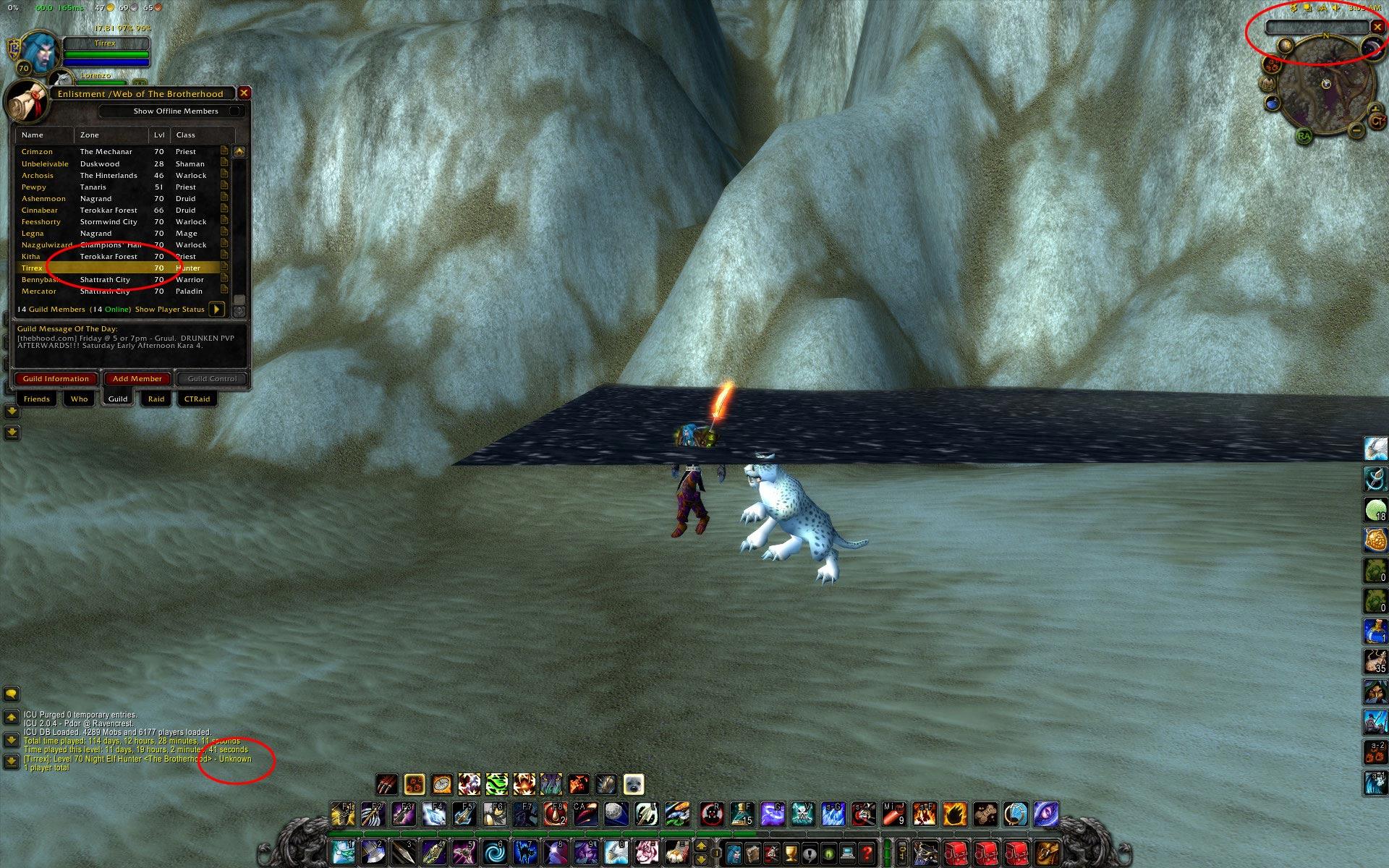Switch to the Friends tab

click(x=36, y=399)
